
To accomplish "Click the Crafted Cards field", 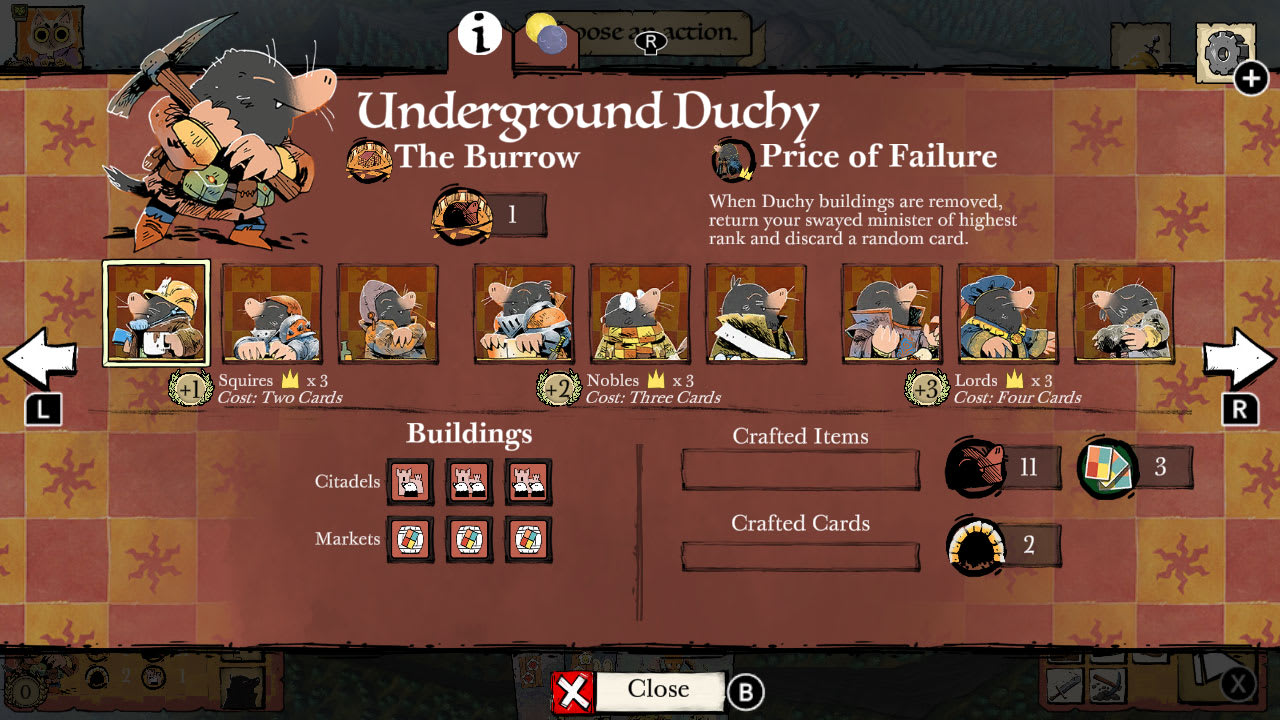I will [799, 554].
